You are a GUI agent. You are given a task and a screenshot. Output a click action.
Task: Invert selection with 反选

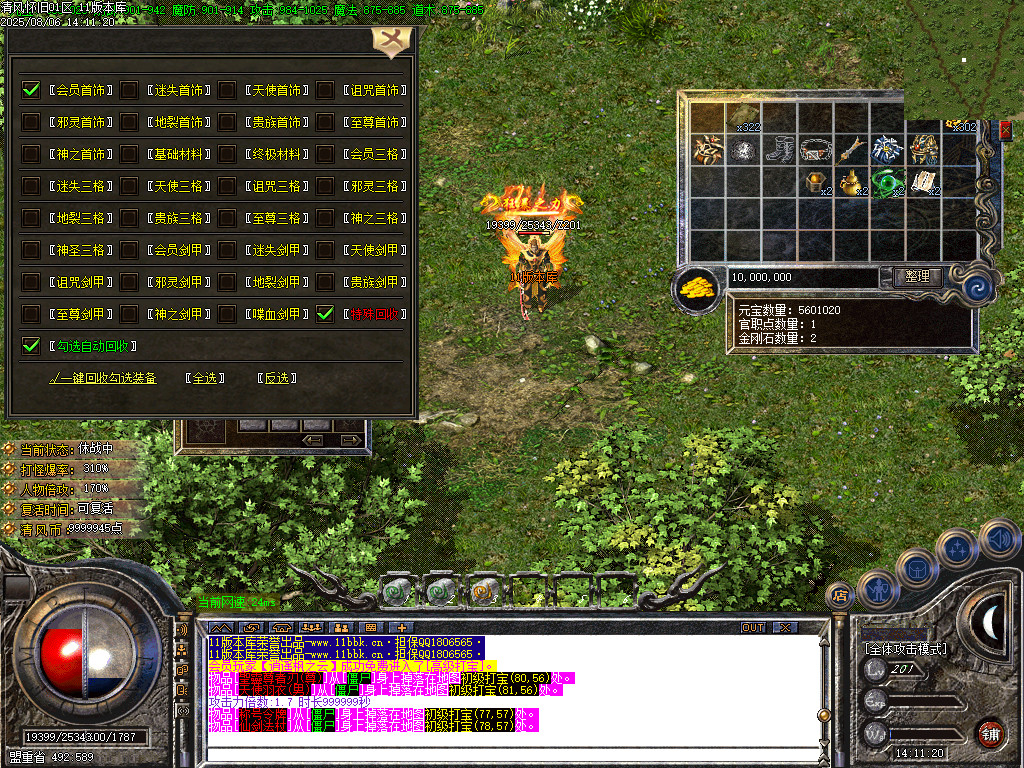click(x=276, y=378)
